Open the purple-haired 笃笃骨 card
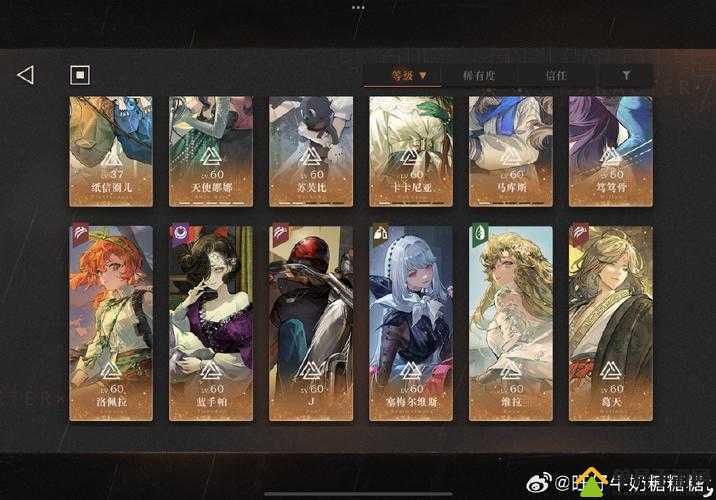The width and height of the screenshot is (716, 500). point(610,150)
